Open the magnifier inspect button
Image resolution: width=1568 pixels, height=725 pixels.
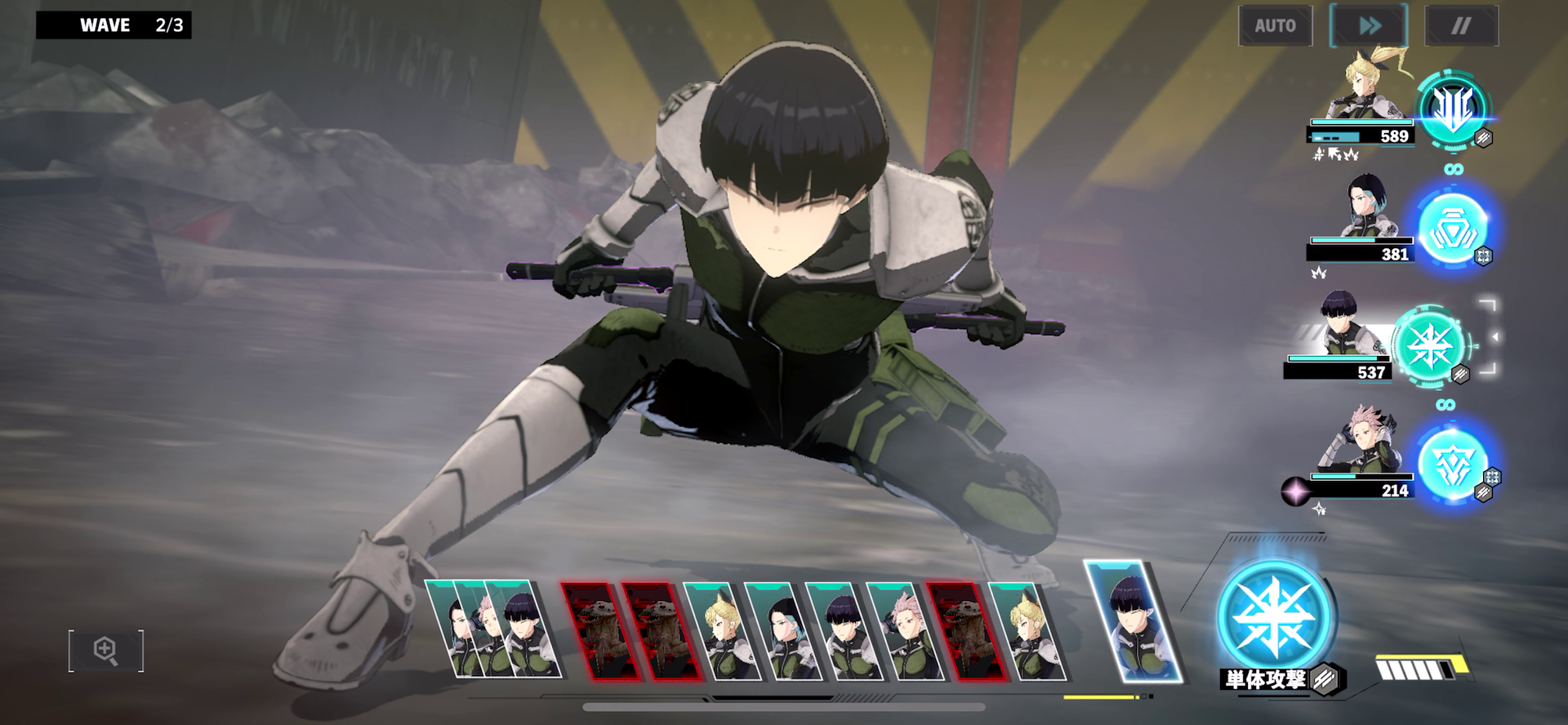[x=106, y=651]
